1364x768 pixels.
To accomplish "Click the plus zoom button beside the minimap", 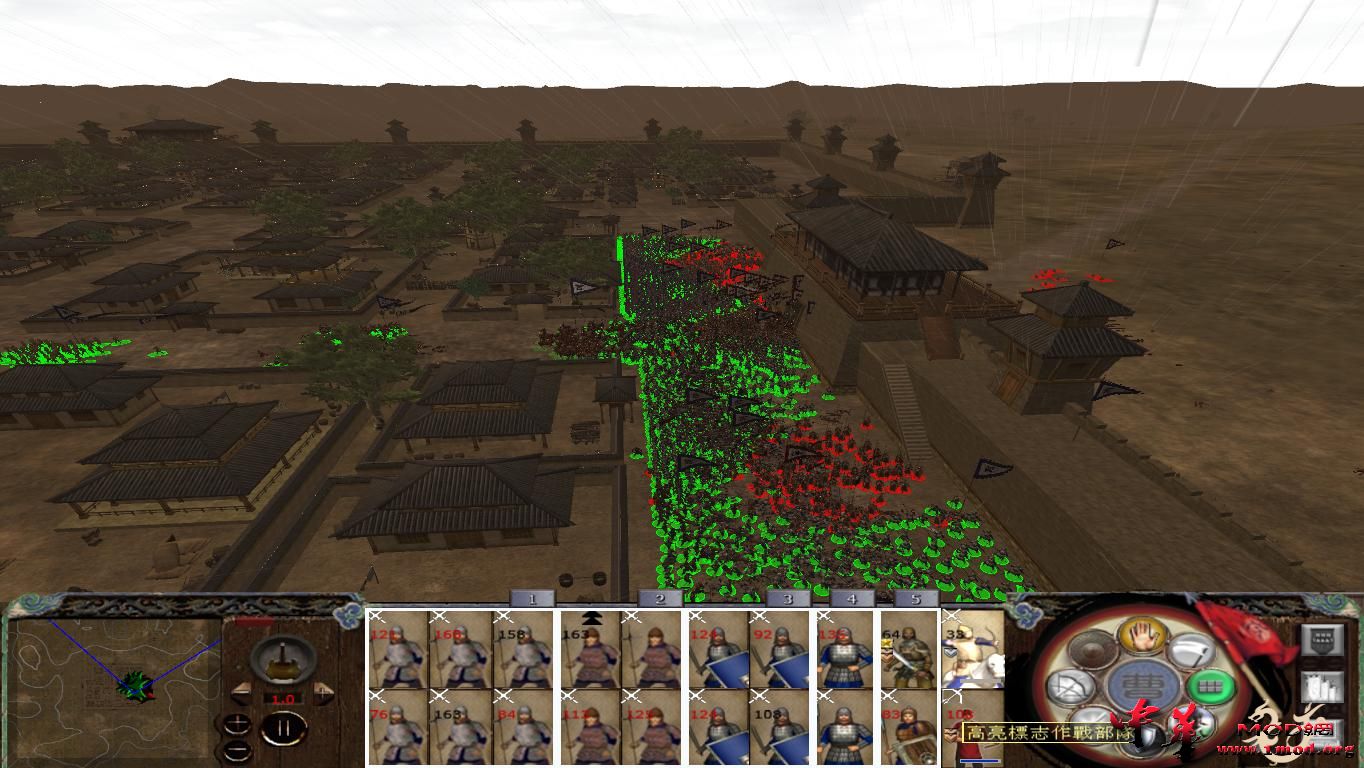I will coord(237,723).
